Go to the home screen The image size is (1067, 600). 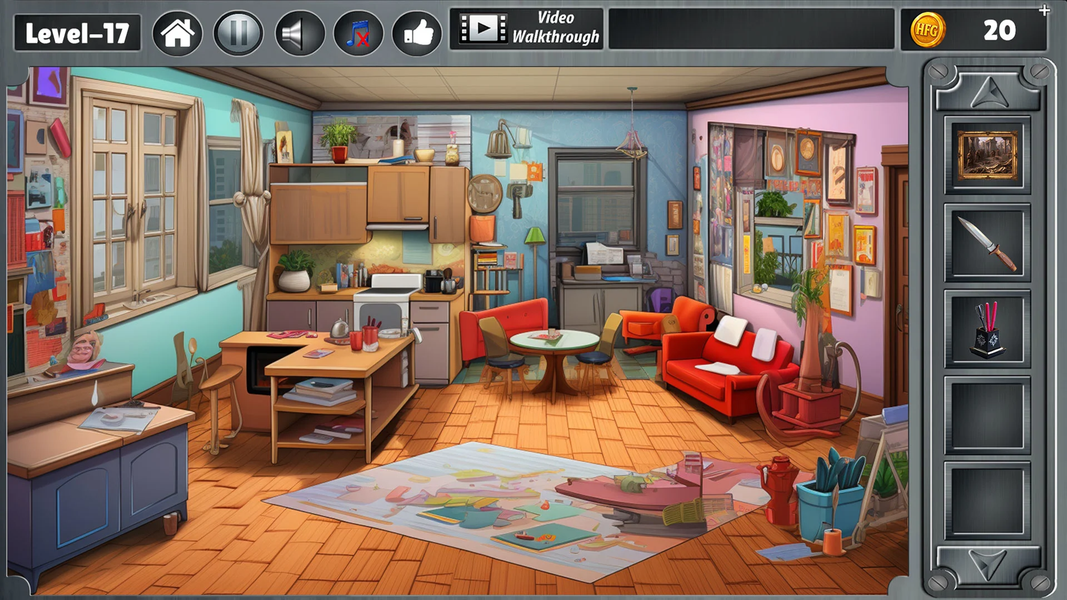177,33
